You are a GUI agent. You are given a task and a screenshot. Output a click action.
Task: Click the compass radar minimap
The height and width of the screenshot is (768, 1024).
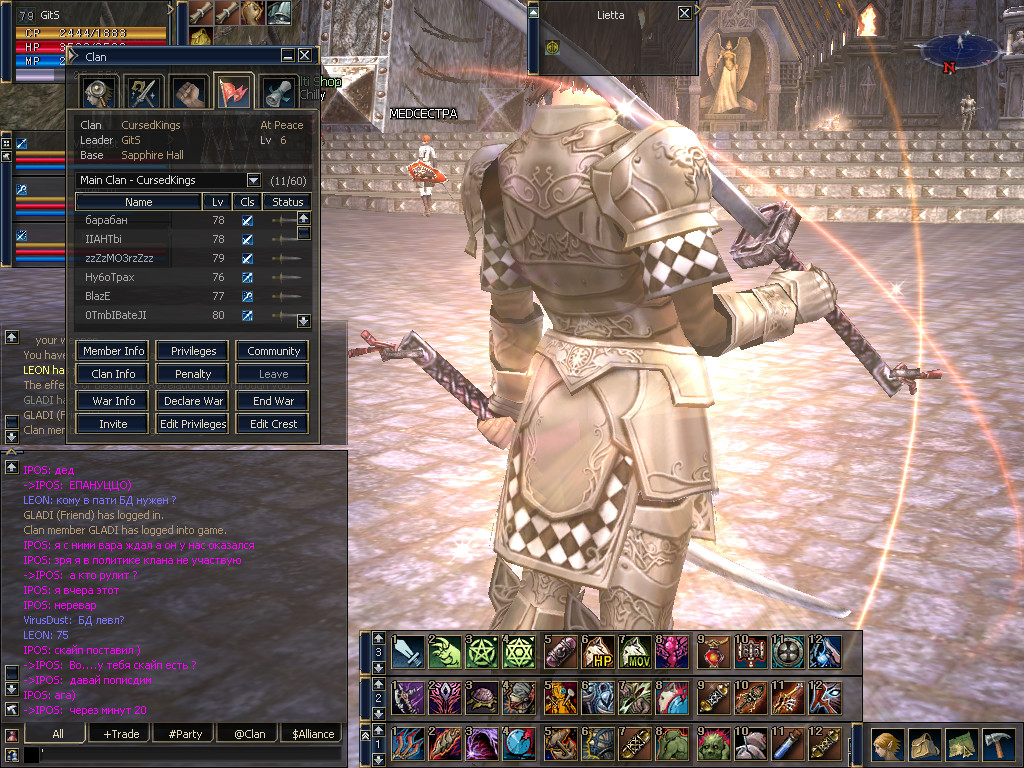(961, 48)
